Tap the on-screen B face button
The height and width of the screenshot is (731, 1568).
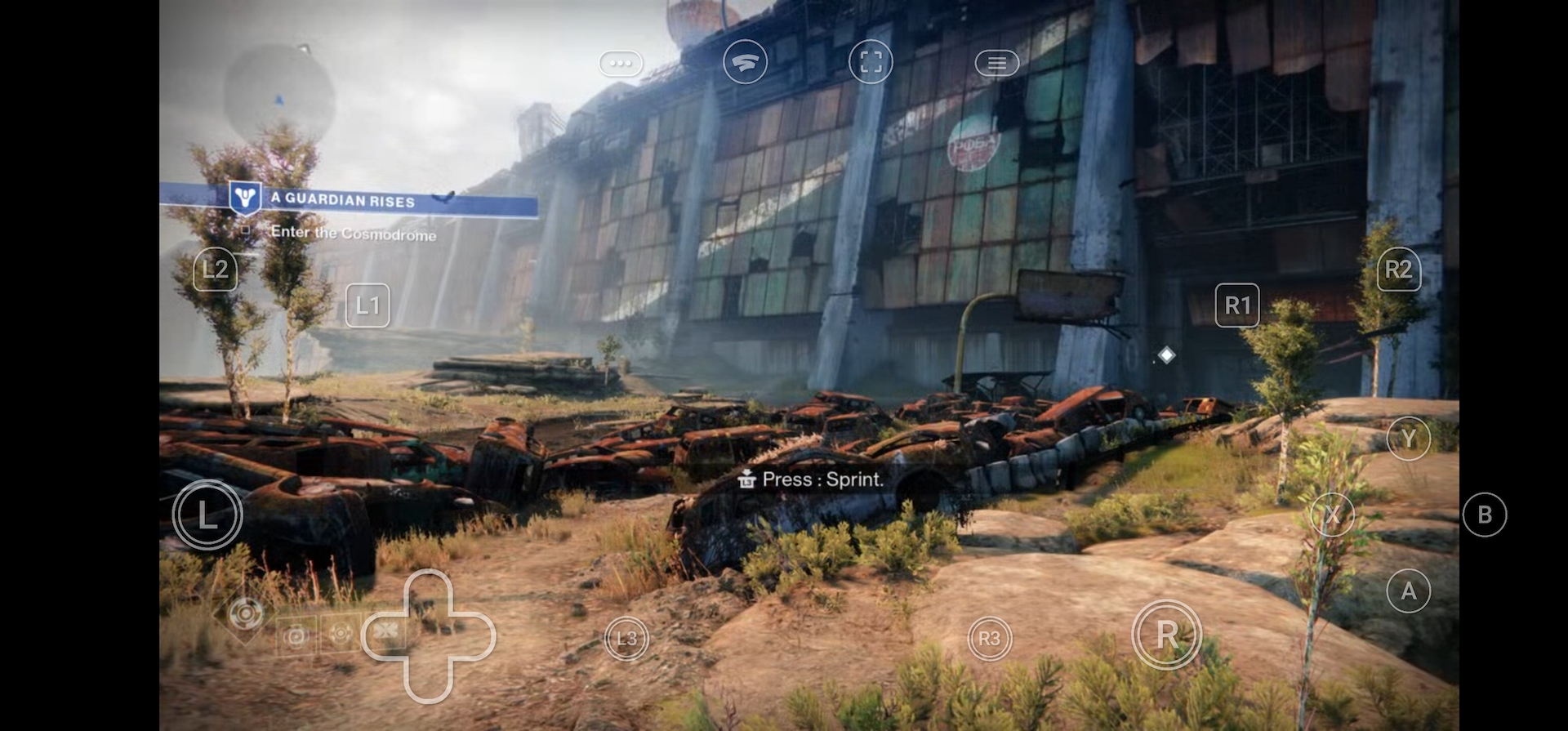(1484, 515)
